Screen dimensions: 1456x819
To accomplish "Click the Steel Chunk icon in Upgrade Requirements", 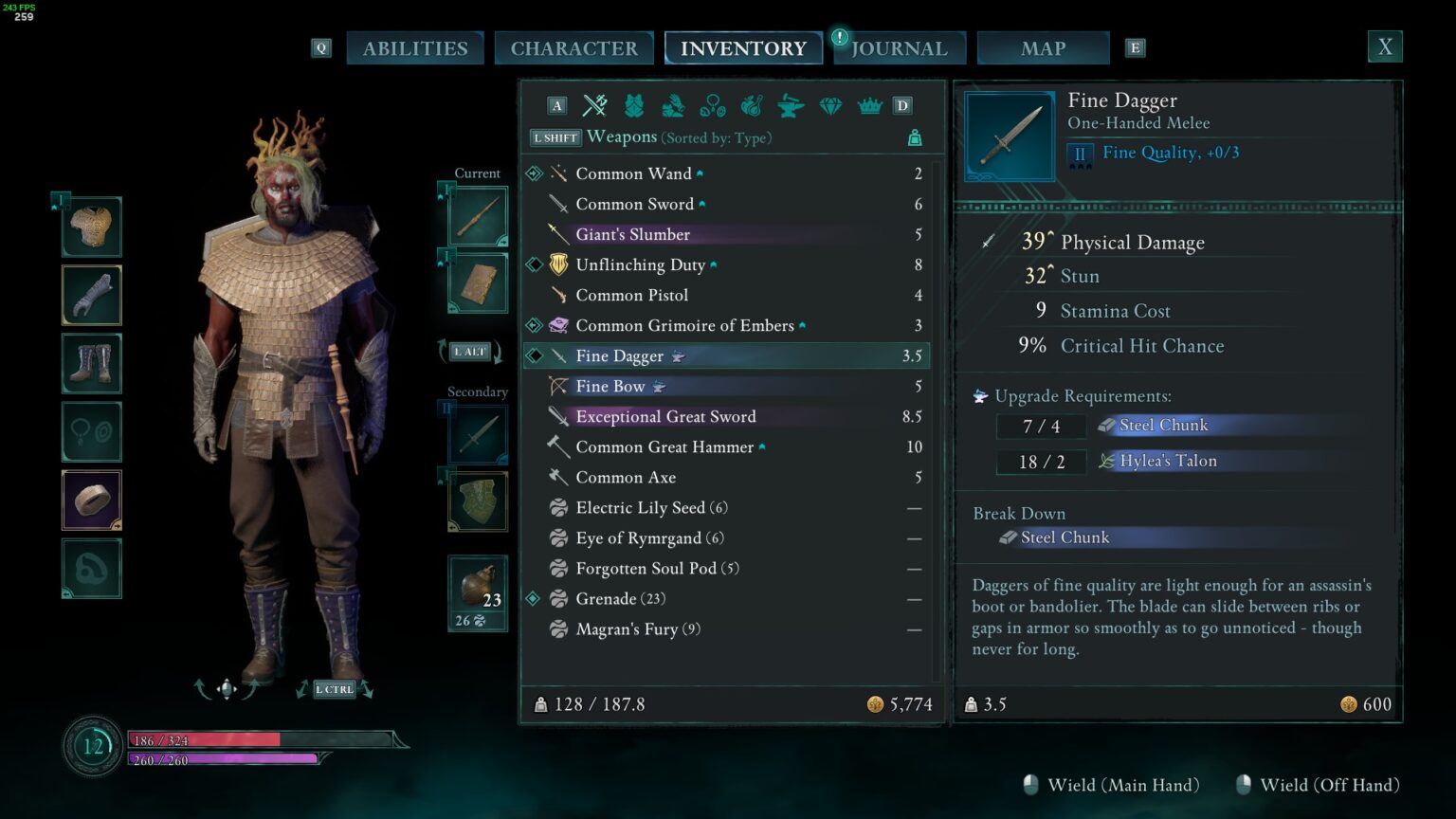I will coord(1106,425).
